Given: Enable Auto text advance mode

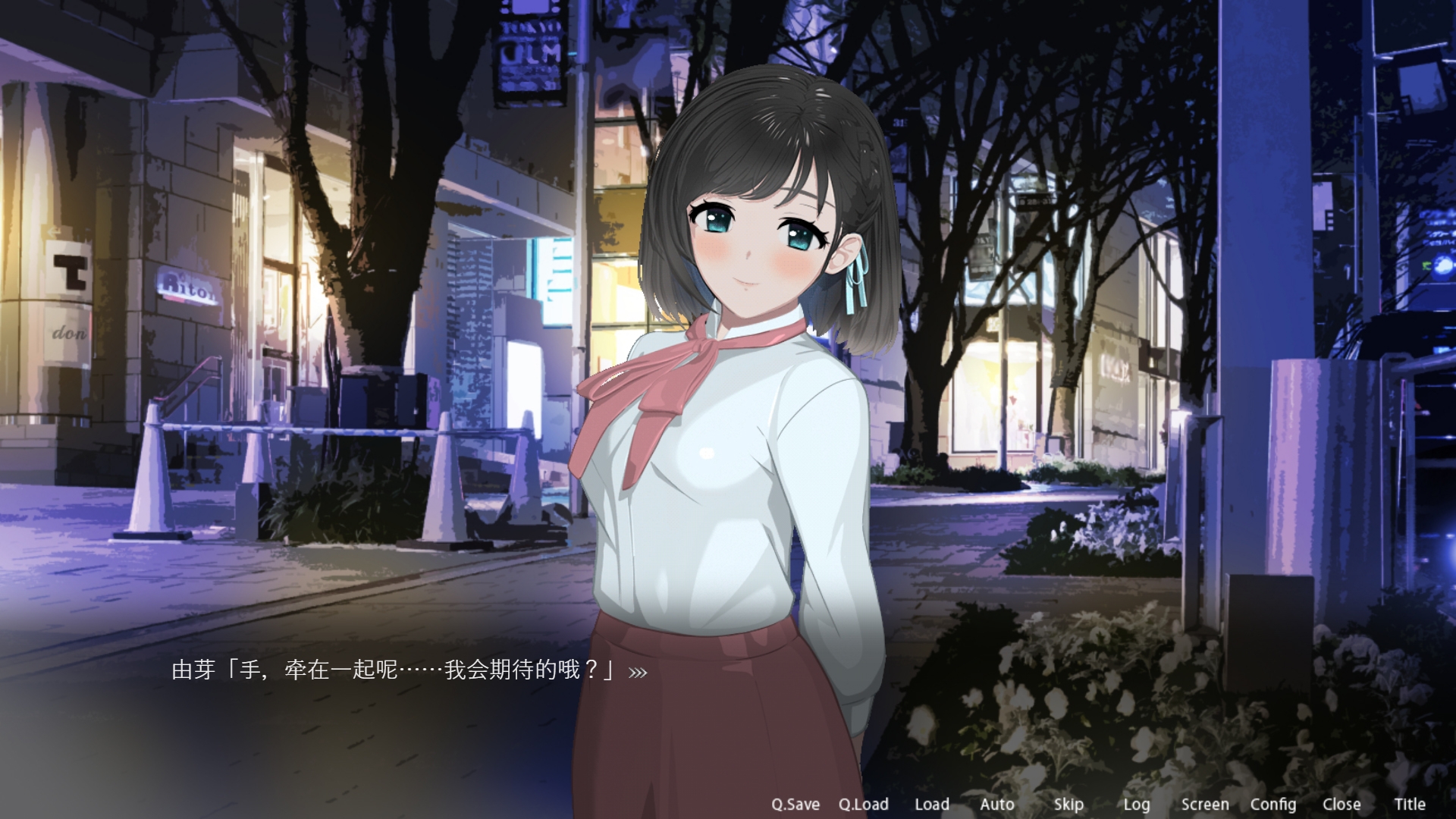Looking at the screenshot, I should [x=997, y=804].
